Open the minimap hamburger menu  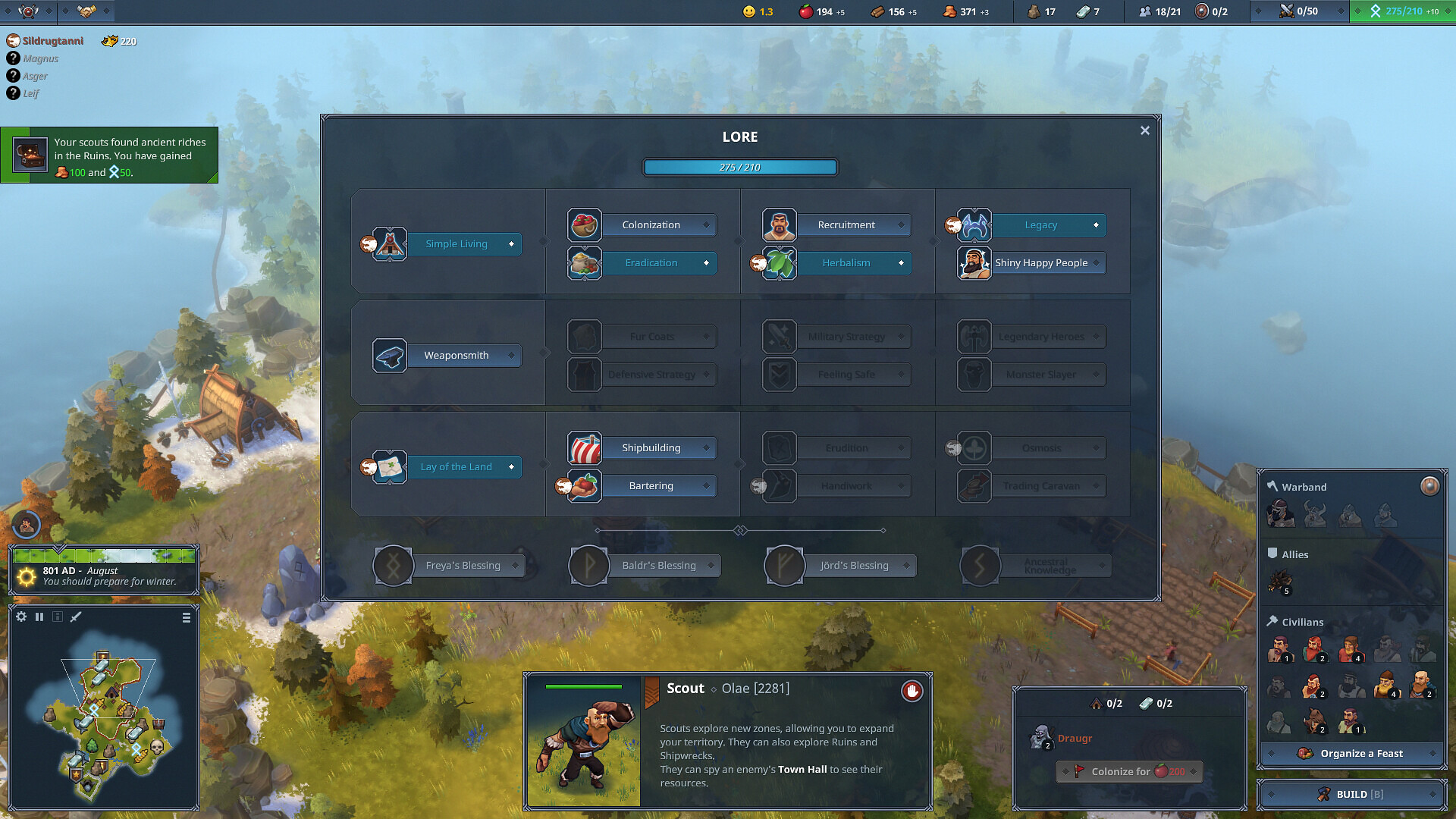point(185,617)
